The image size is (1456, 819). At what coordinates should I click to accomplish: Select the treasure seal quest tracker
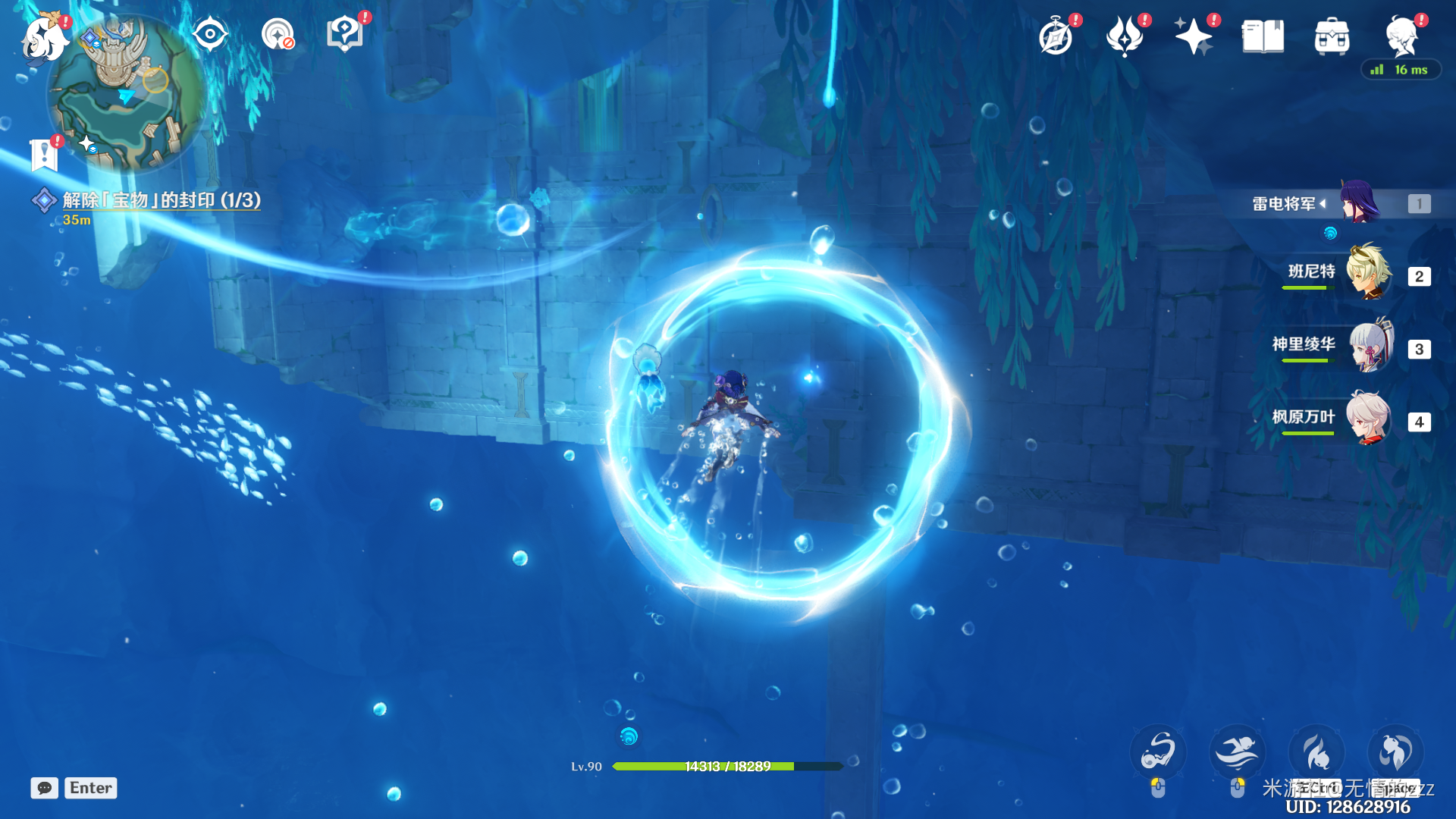coord(161,200)
